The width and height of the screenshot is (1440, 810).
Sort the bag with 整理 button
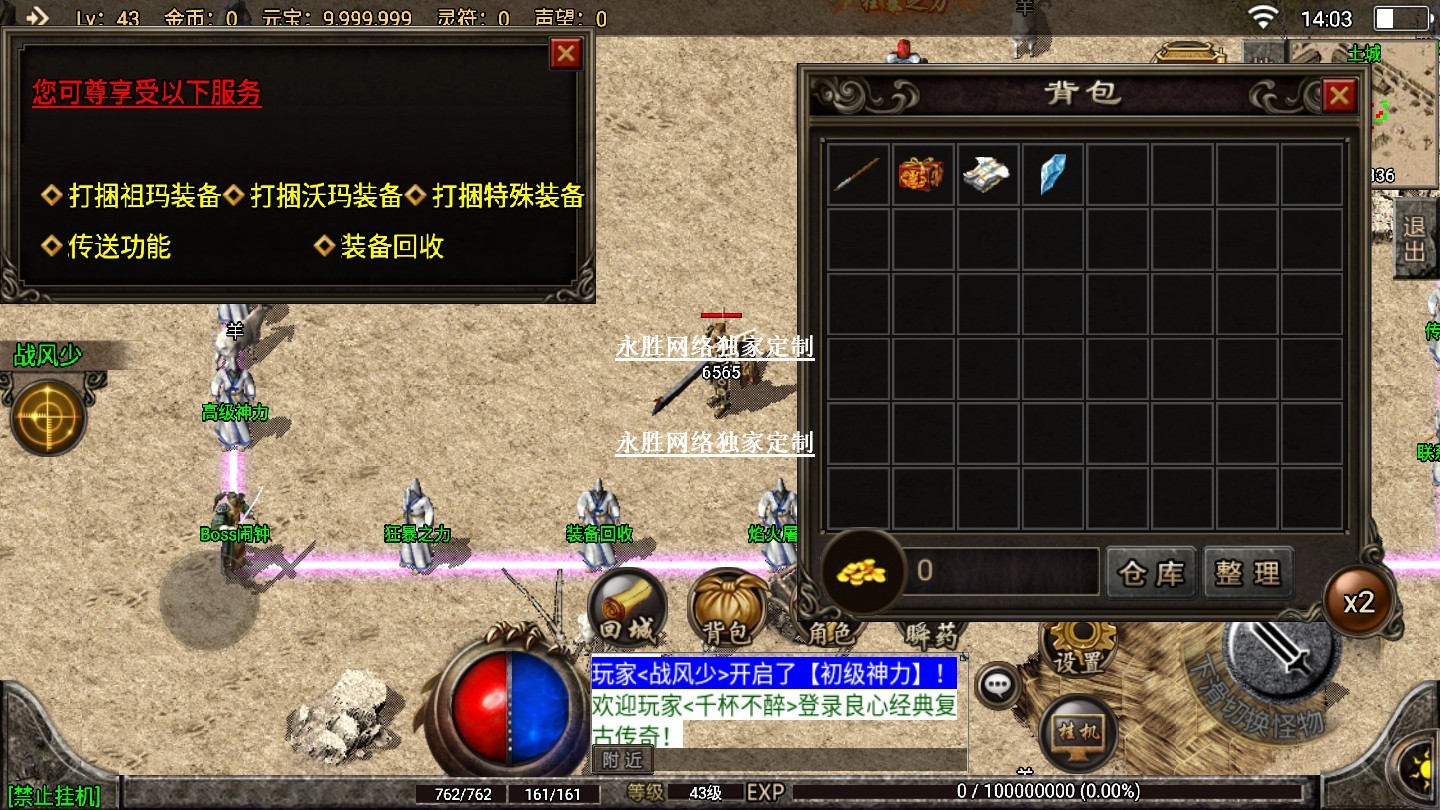pyautogui.click(x=1248, y=573)
